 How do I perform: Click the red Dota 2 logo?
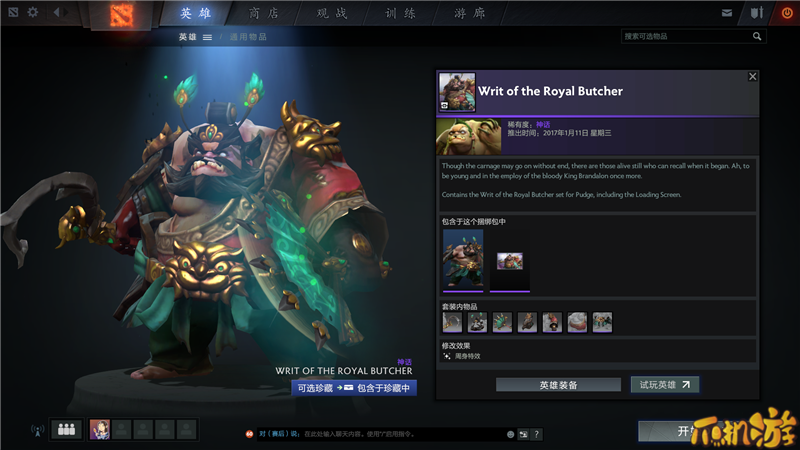point(119,14)
